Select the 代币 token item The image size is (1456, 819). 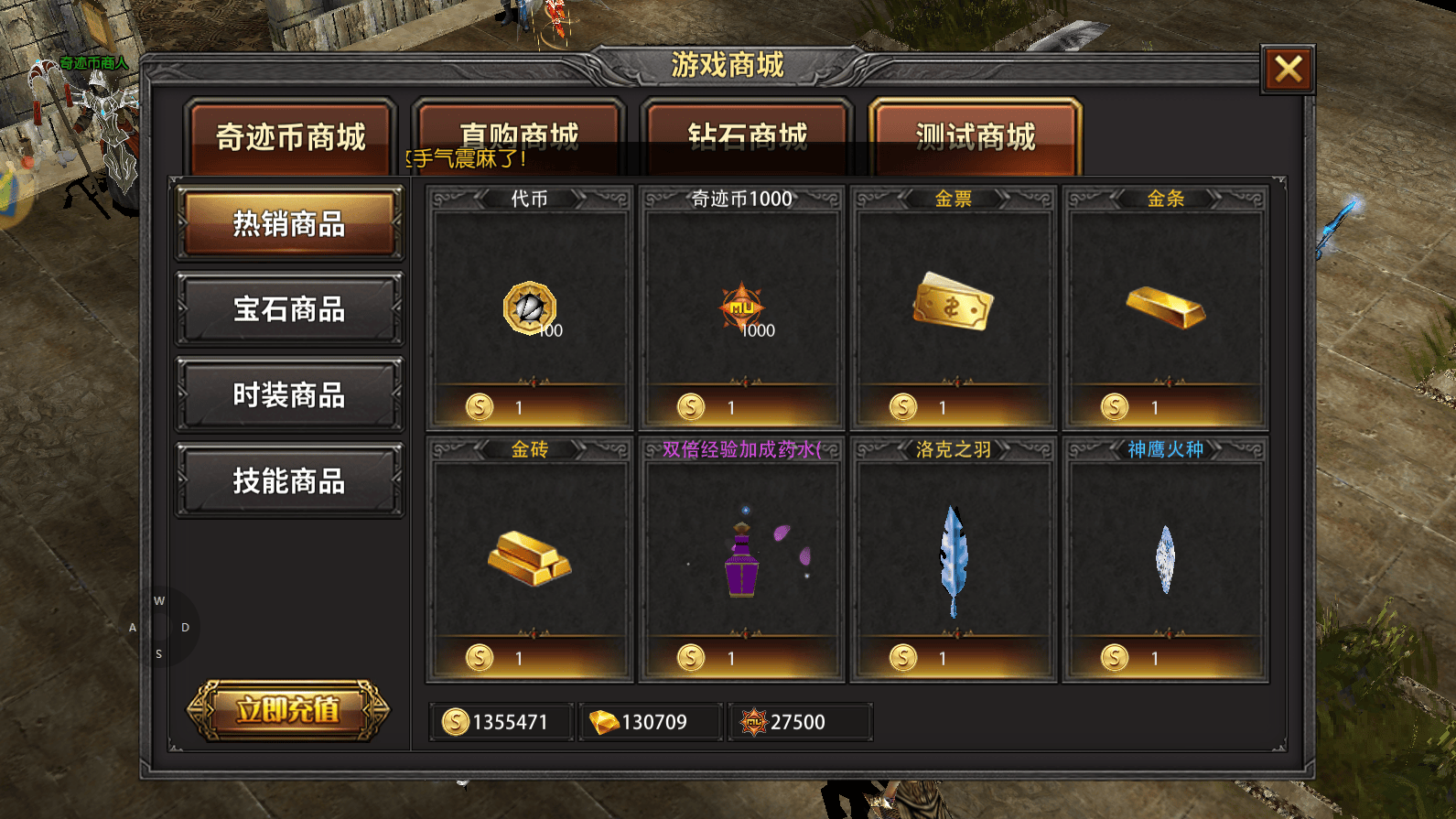[530, 308]
